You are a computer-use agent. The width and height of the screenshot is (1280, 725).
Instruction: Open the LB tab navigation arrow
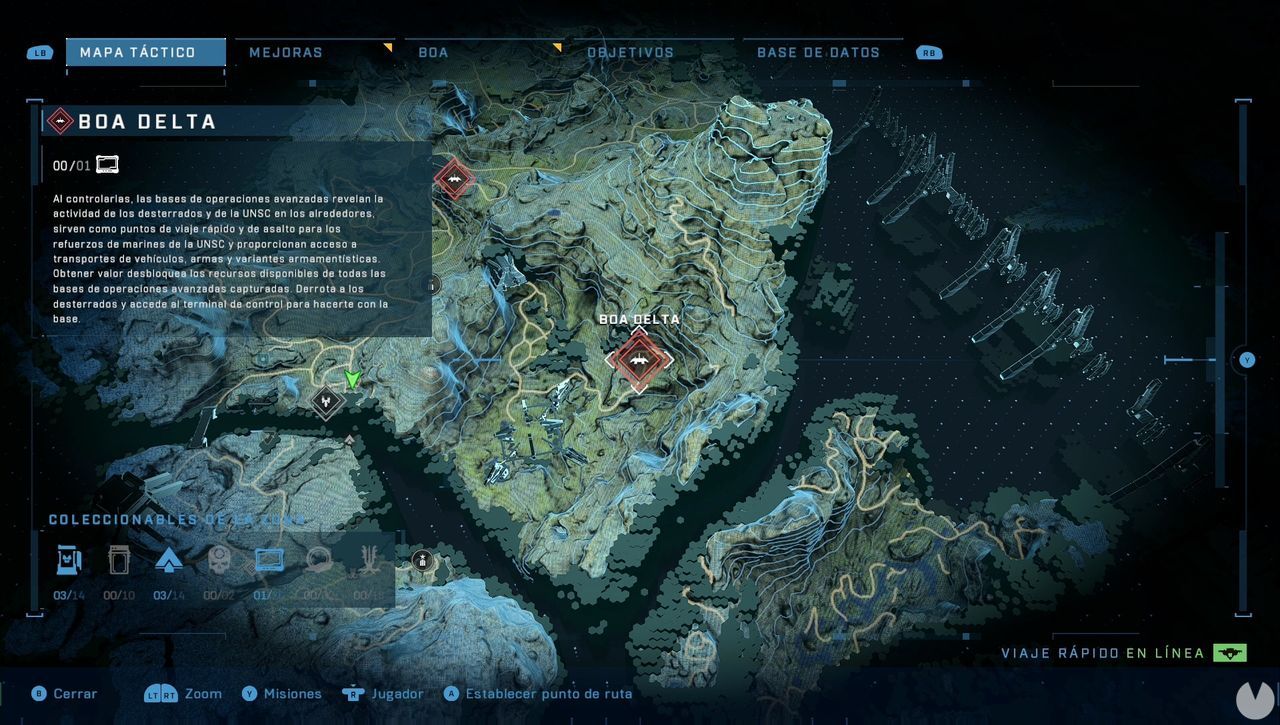[39, 51]
